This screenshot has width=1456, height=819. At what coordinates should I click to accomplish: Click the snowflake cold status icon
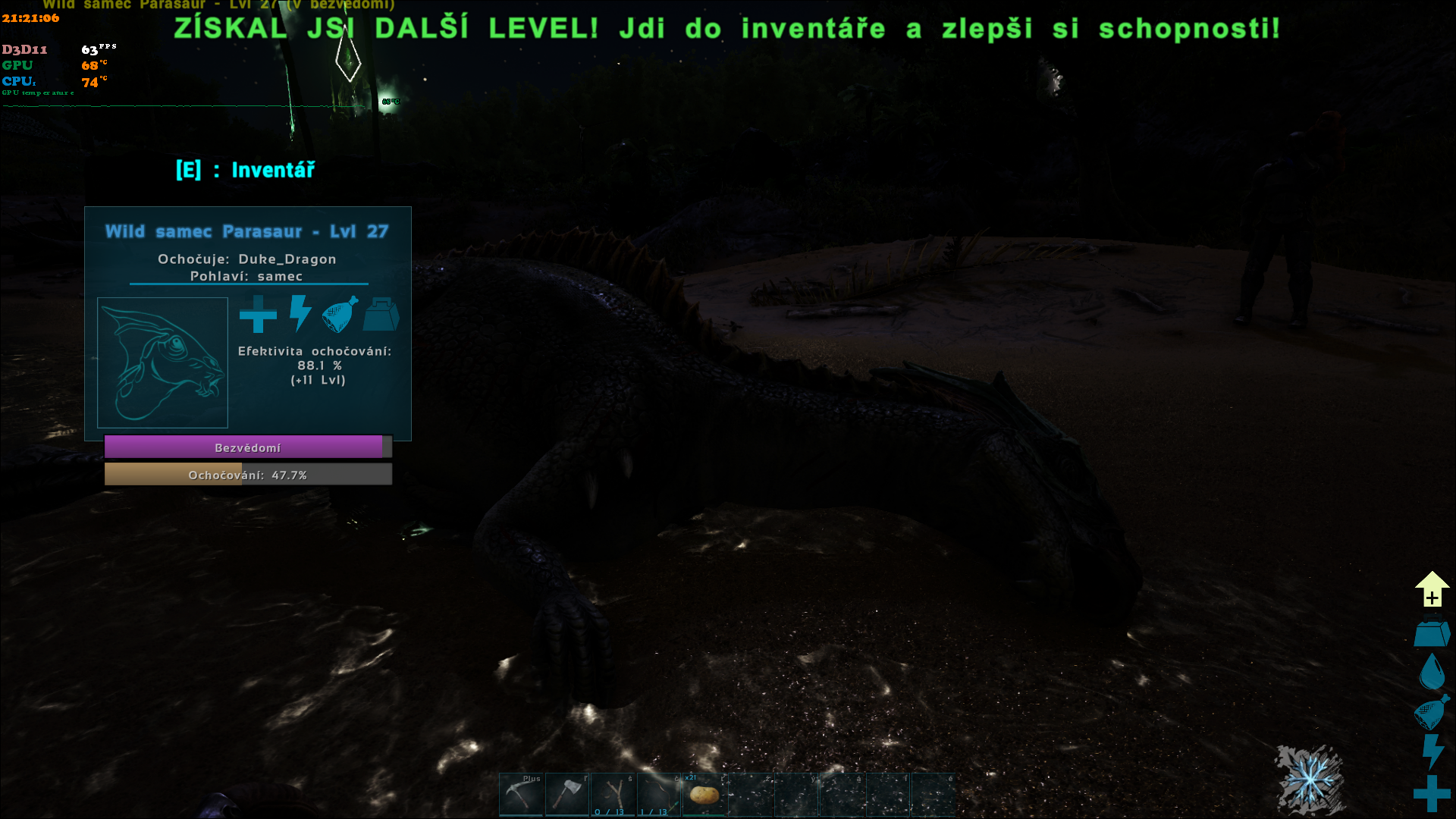click(1310, 780)
